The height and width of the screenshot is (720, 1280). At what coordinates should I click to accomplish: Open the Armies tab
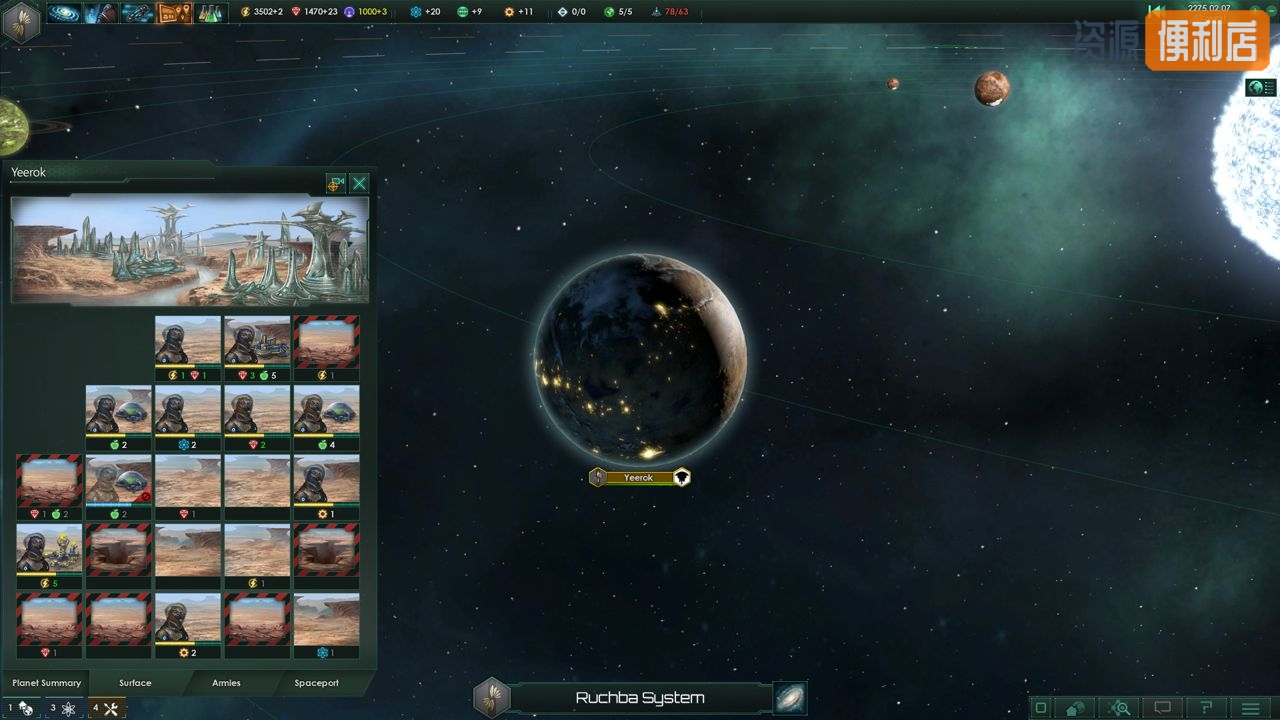point(226,683)
